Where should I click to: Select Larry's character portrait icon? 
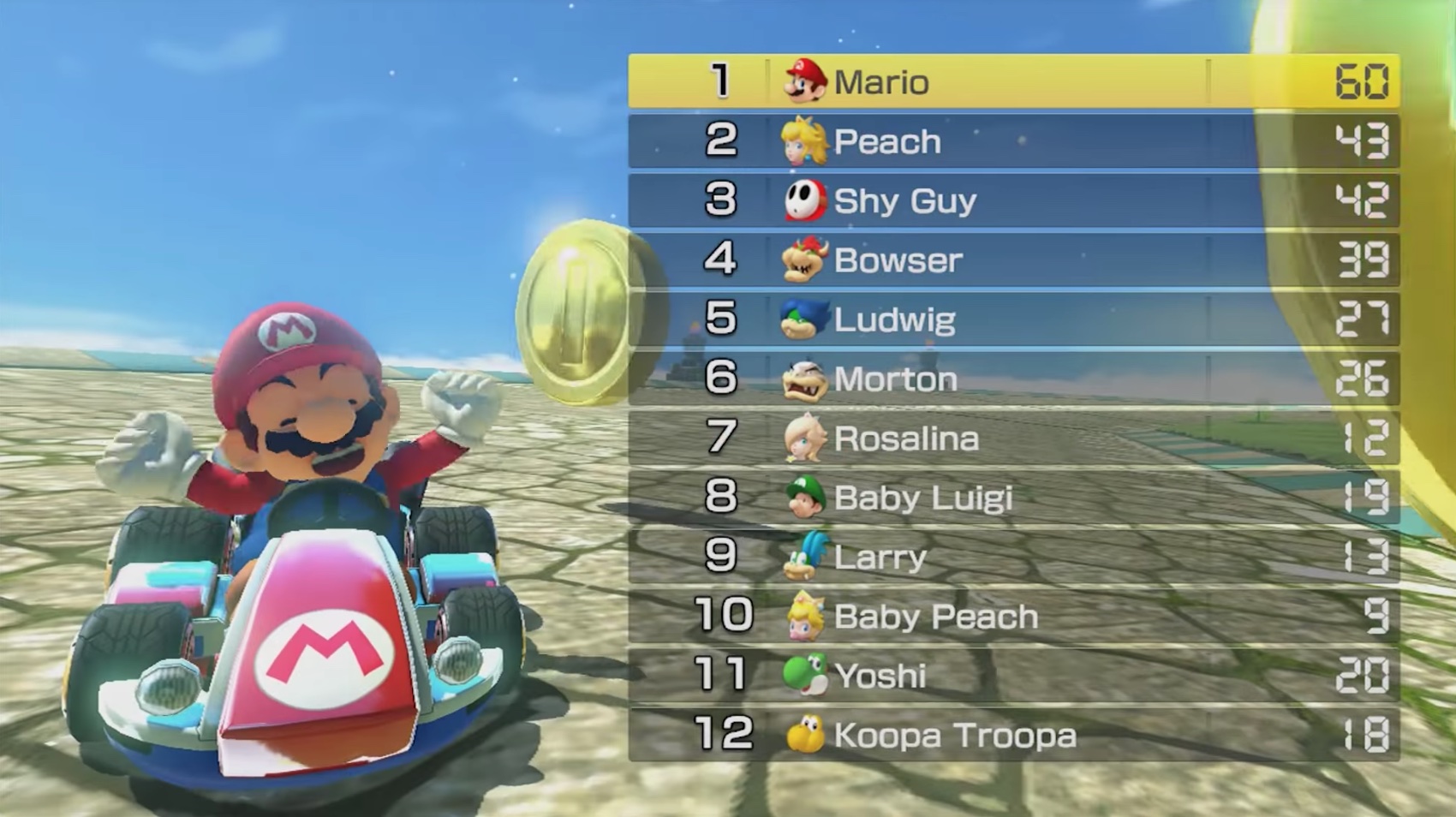803,557
